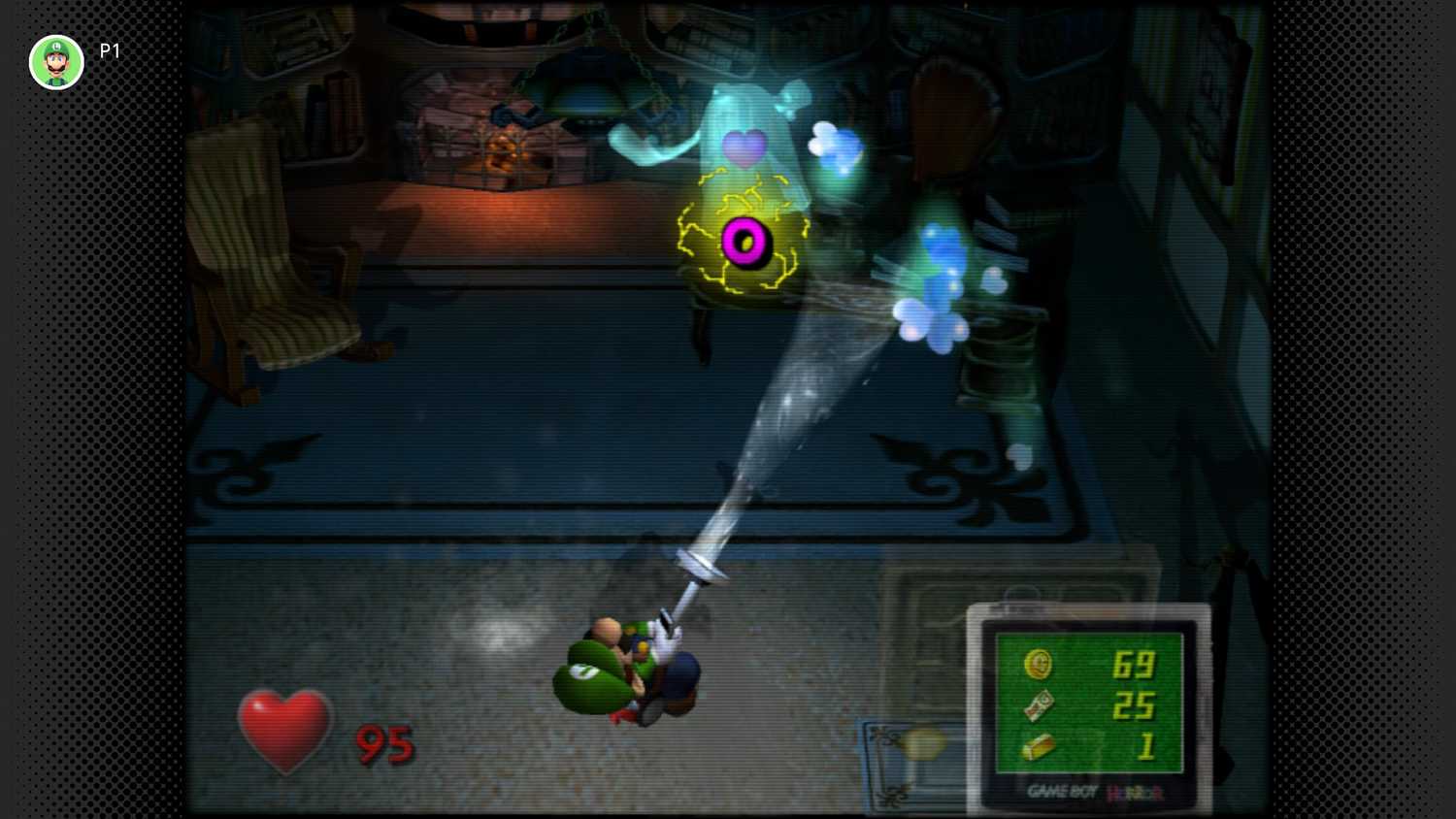Select the banknote icon showing 25
The image size is (1456, 819).
point(1038,705)
